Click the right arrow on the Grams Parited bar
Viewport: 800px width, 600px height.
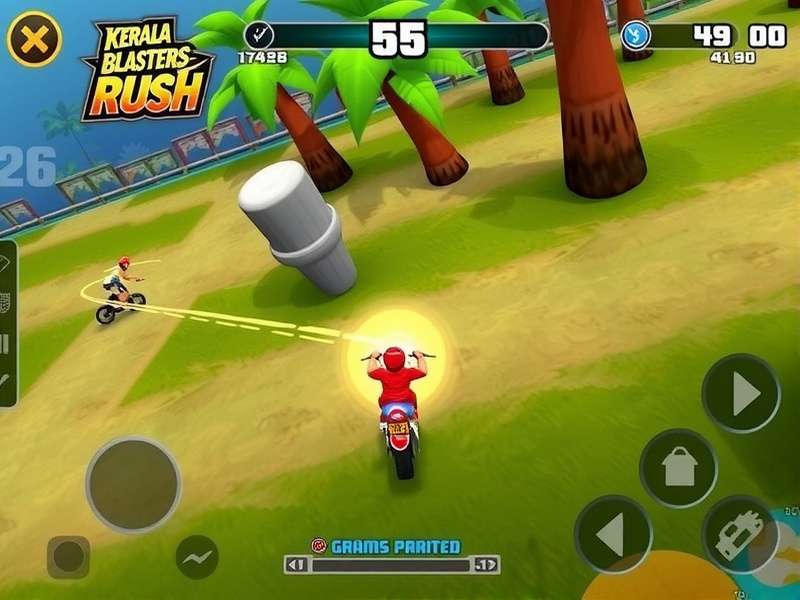click(486, 565)
